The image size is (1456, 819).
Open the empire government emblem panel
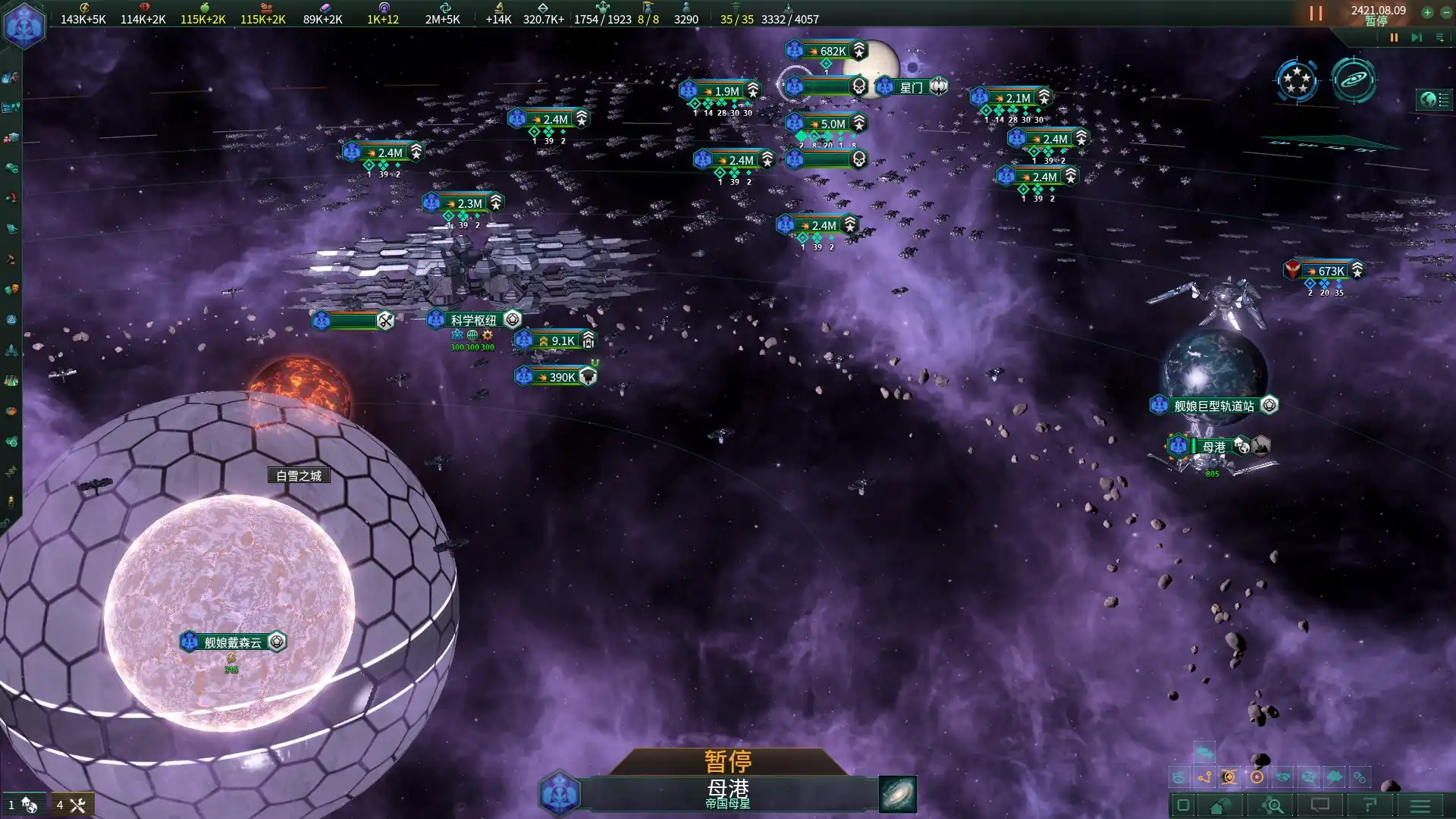[24, 26]
